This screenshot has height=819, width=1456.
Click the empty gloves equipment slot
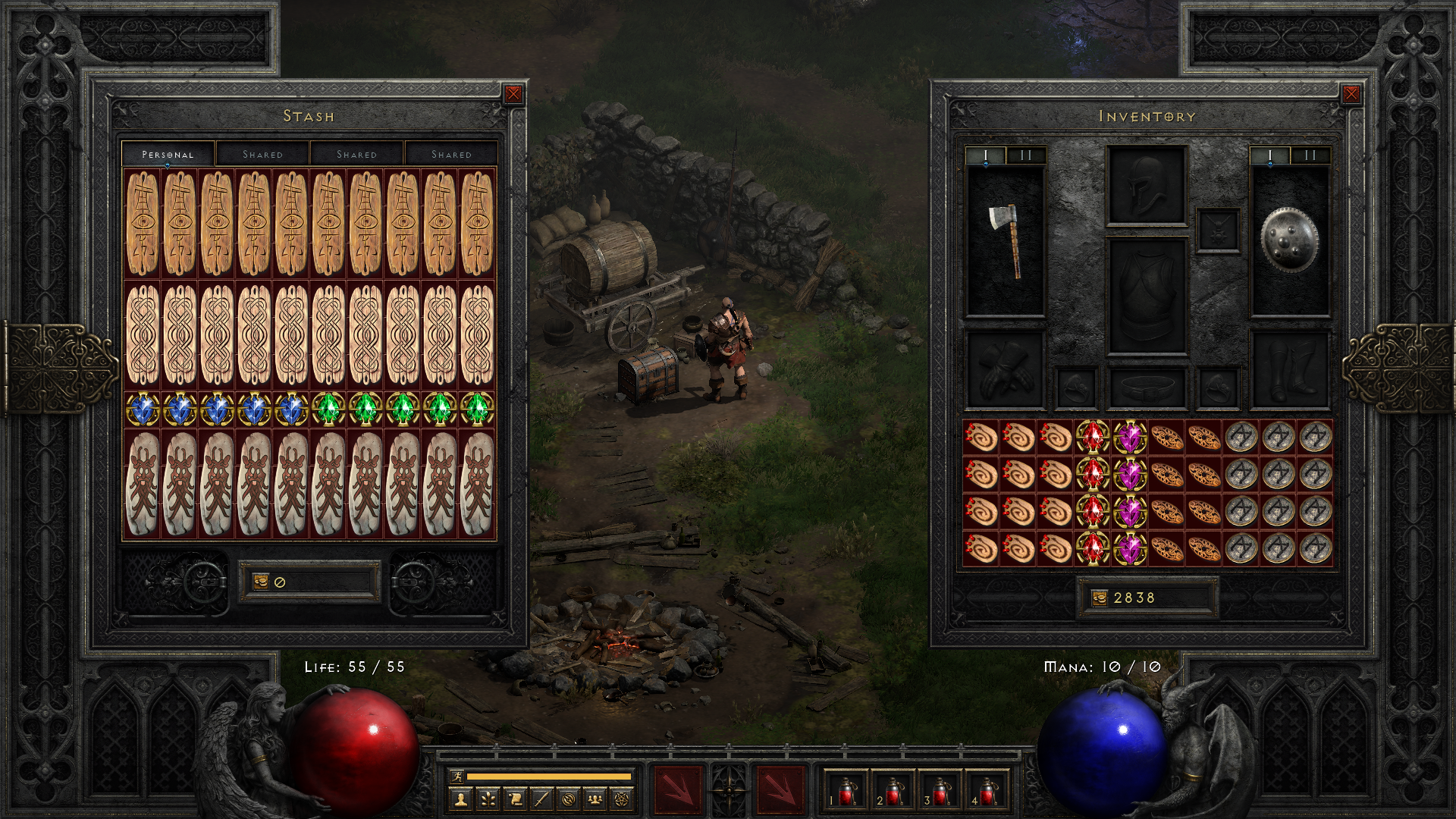[x=1005, y=369]
